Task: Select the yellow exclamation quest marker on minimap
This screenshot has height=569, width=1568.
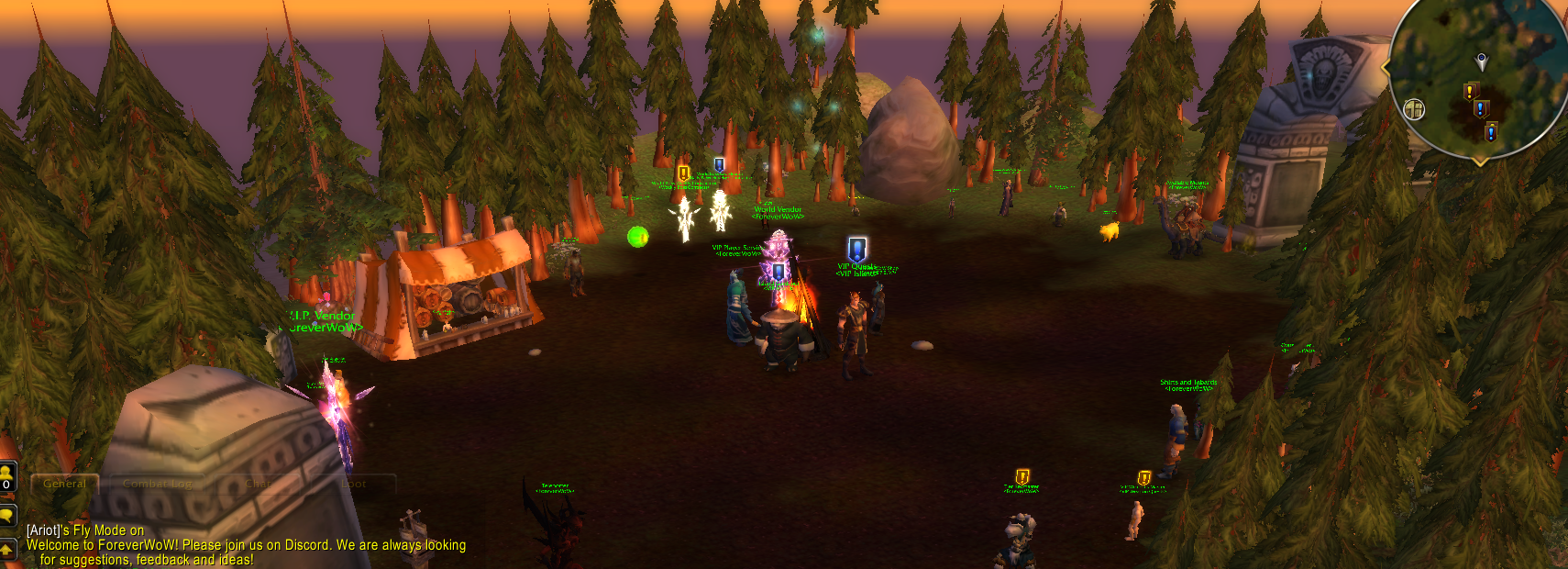Action: point(1470,91)
